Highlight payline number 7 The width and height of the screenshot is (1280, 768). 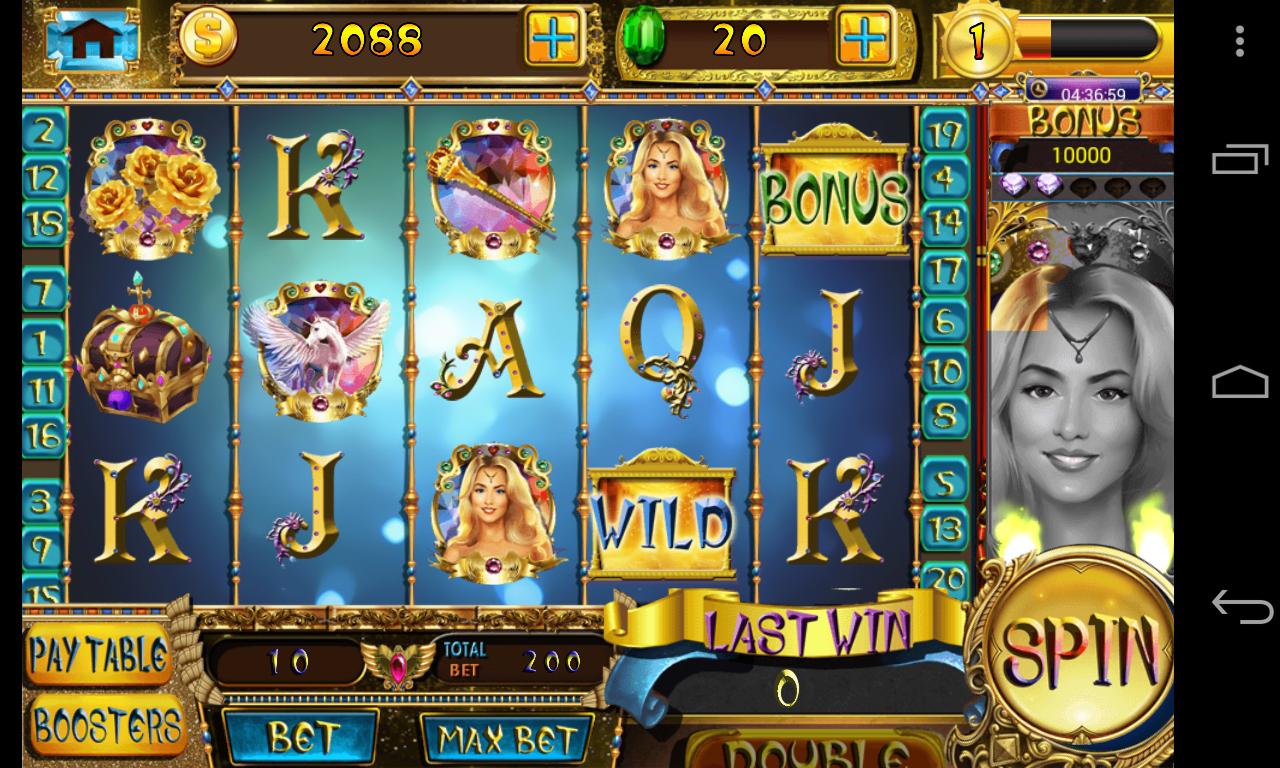pos(43,292)
